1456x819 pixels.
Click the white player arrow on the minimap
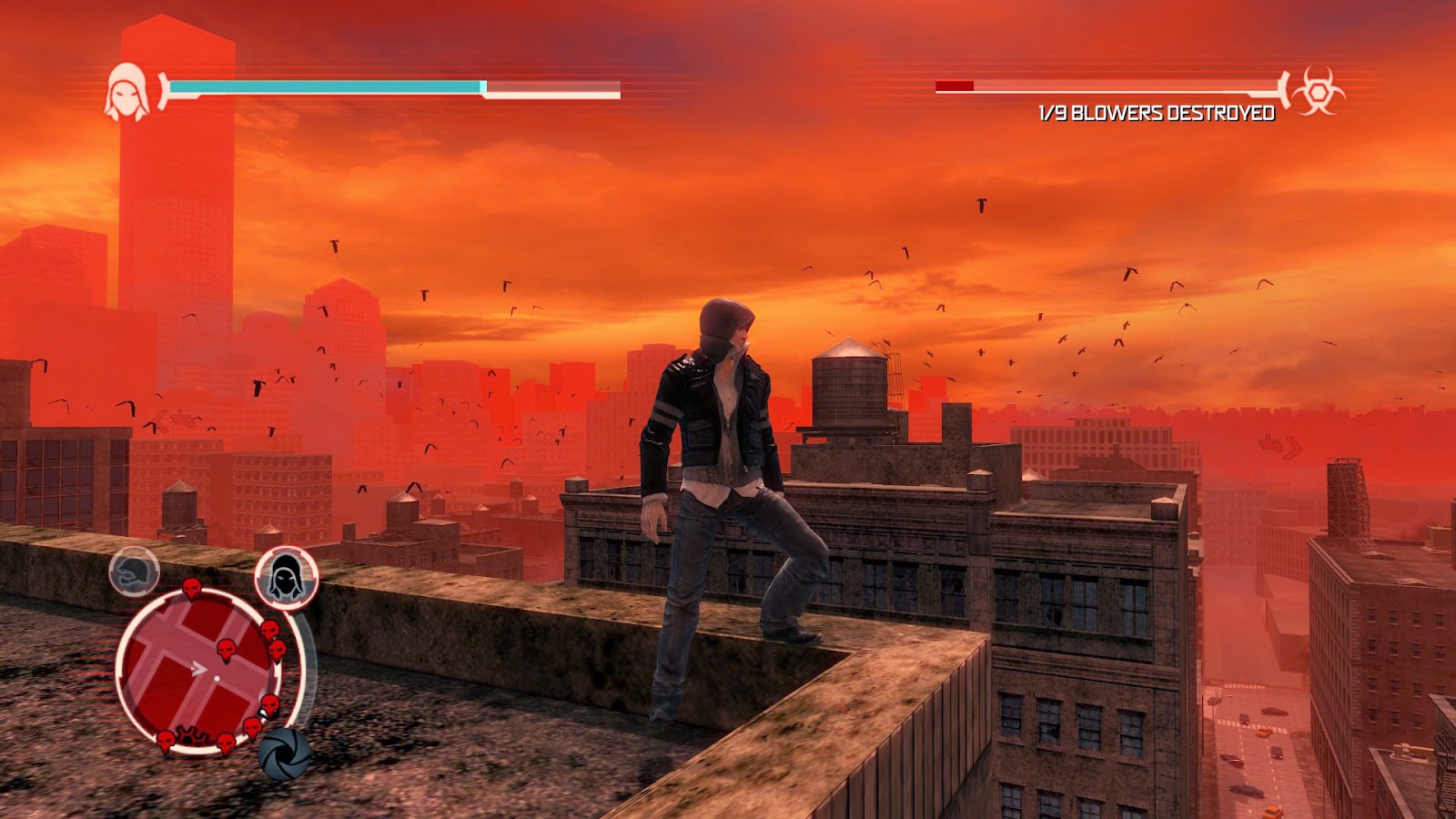pyautogui.click(x=198, y=670)
